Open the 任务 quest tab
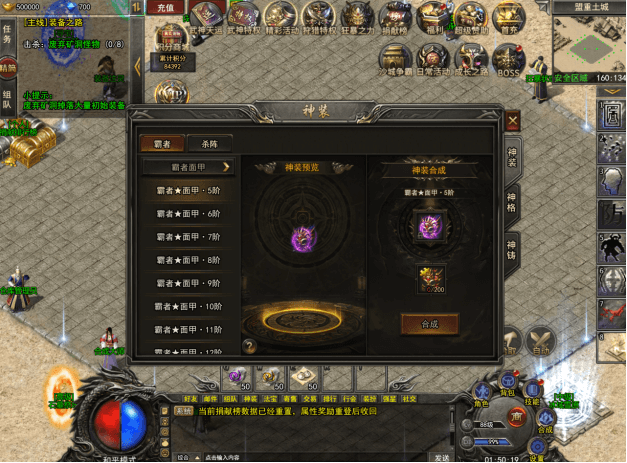The height and width of the screenshot is (463, 627). pos(8,34)
